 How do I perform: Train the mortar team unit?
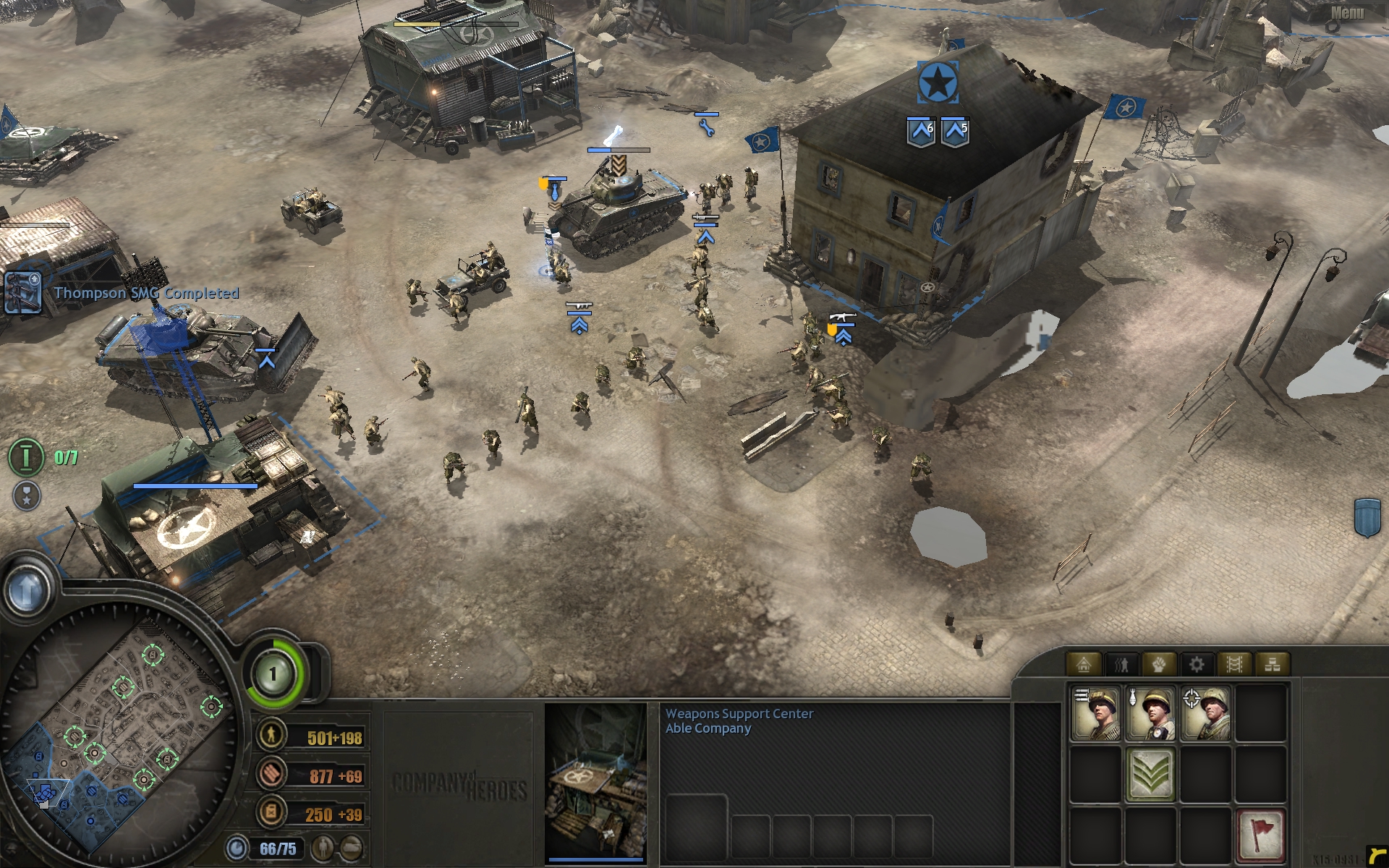click(x=1151, y=714)
